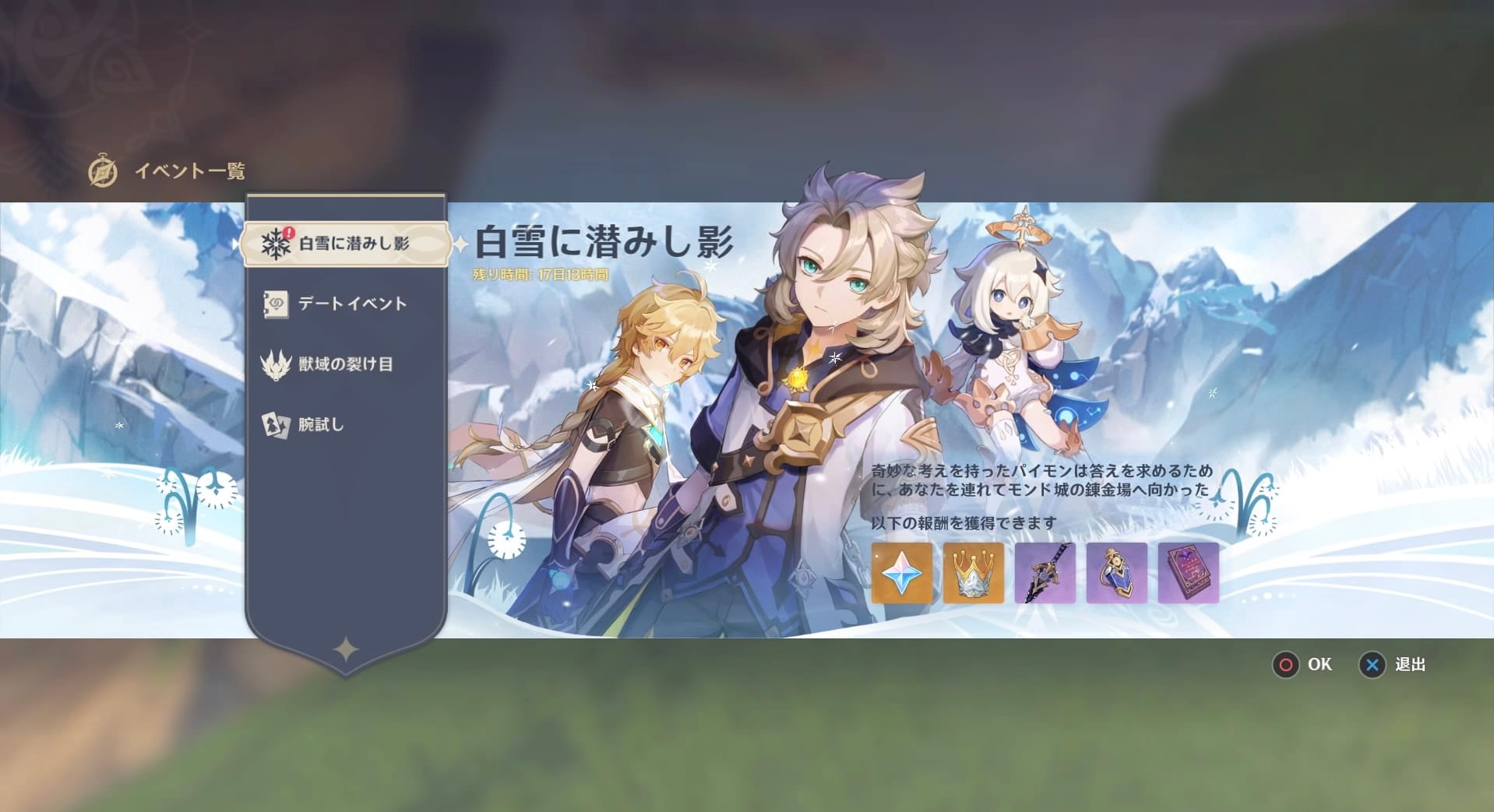Click the red notification badge on the snowflake

click(x=287, y=230)
